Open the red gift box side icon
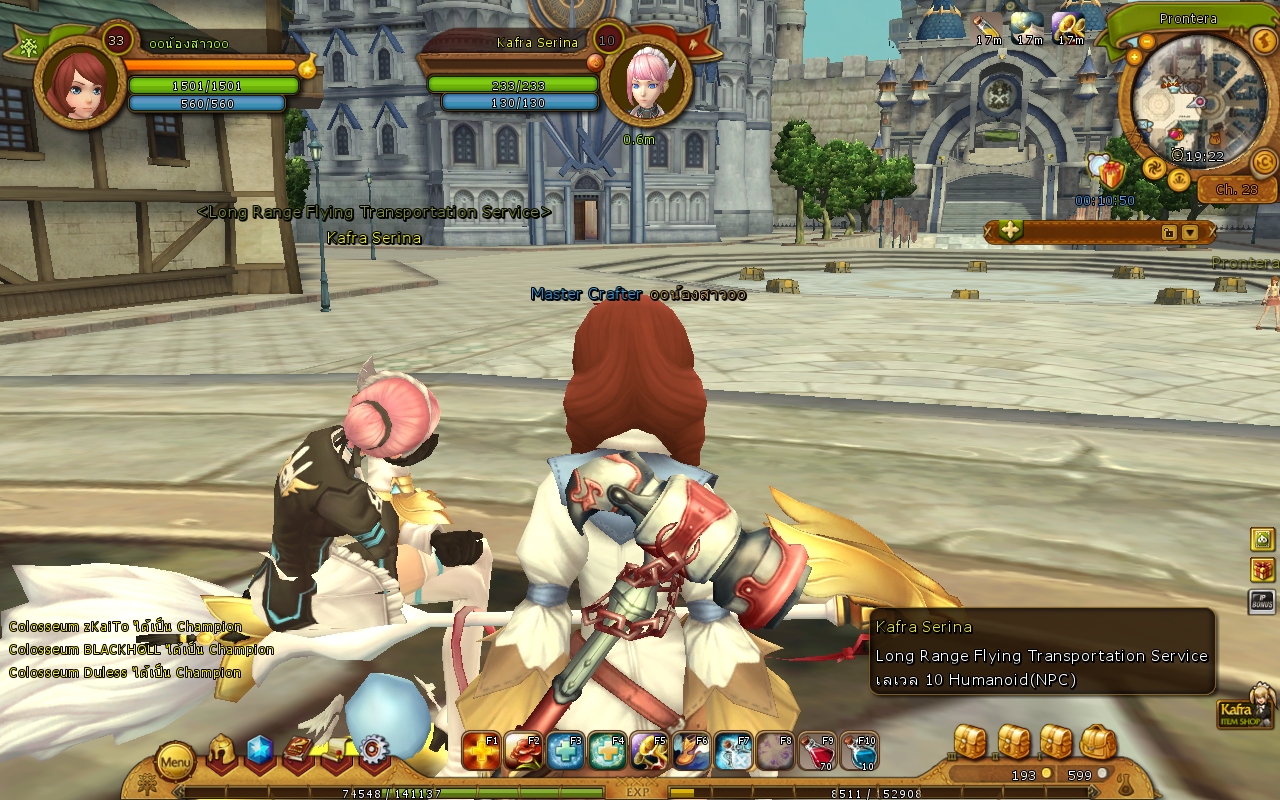 1262,570
